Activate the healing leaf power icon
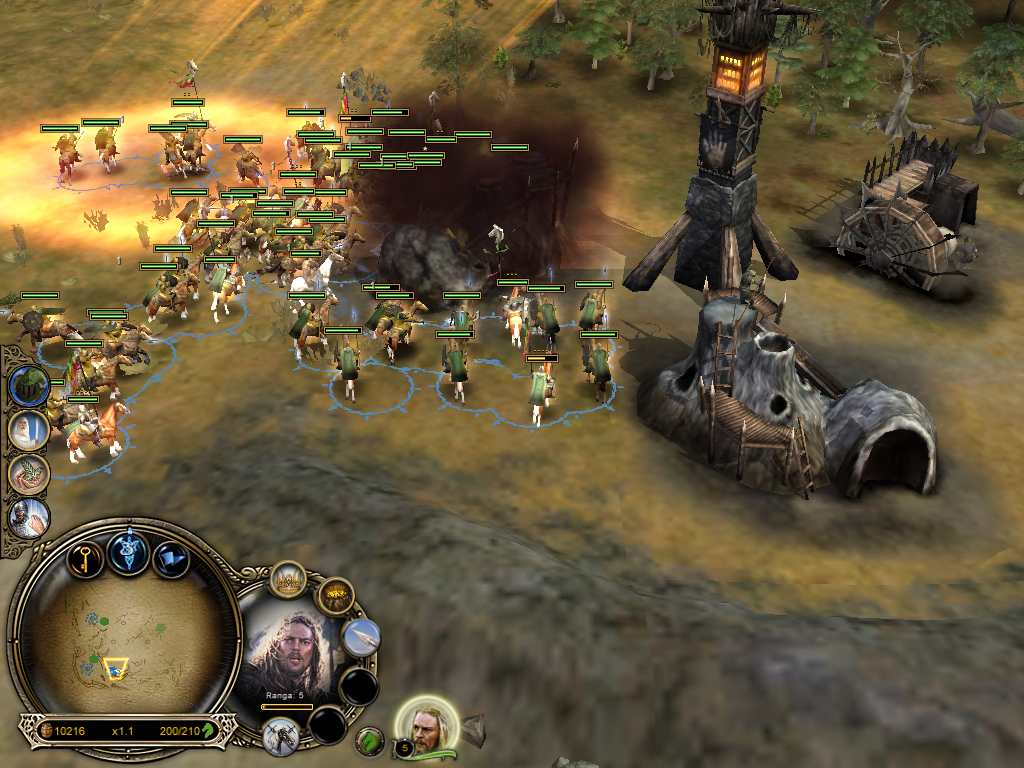 click(x=27, y=474)
